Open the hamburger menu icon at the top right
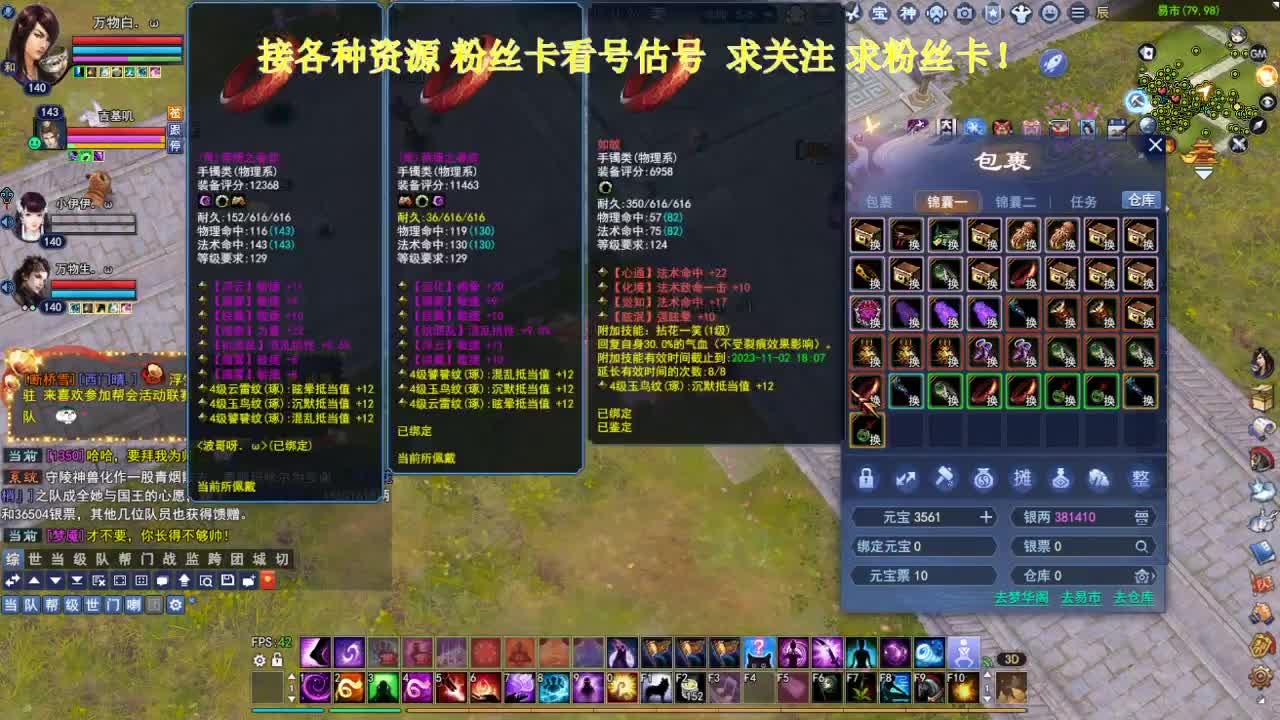1280x720 pixels. pyautogui.click(x=1077, y=13)
